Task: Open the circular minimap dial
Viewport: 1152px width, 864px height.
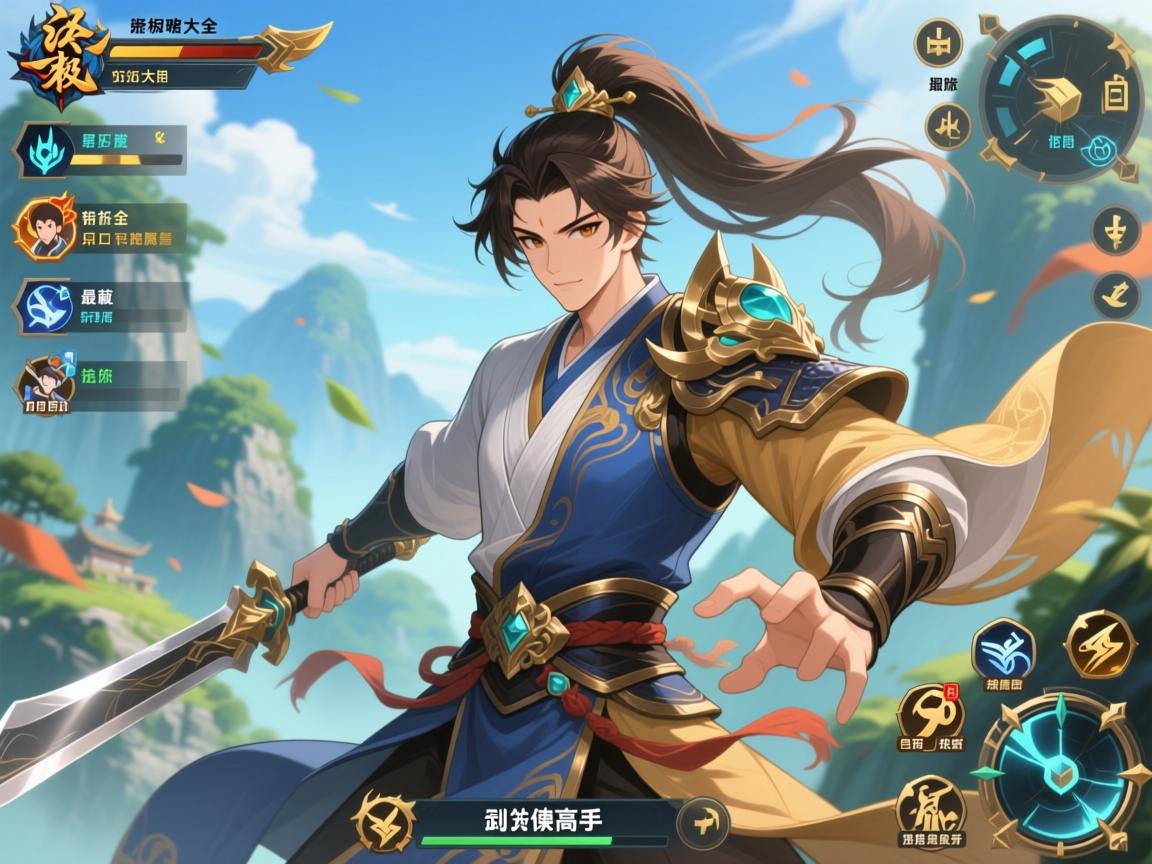Action: pyautogui.click(x=1060, y=98)
